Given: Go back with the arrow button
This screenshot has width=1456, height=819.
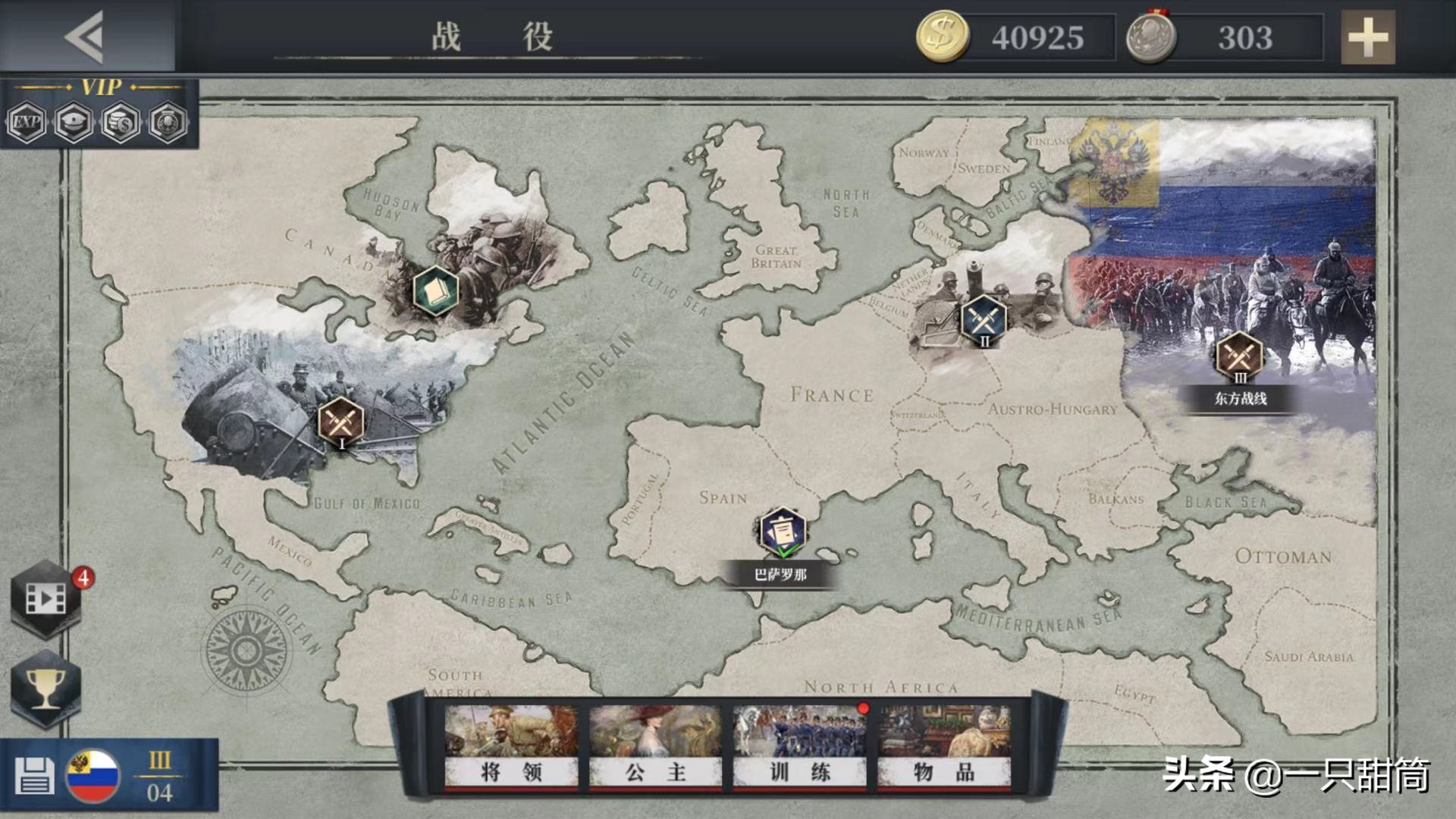Looking at the screenshot, I should [x=85, y=36].
